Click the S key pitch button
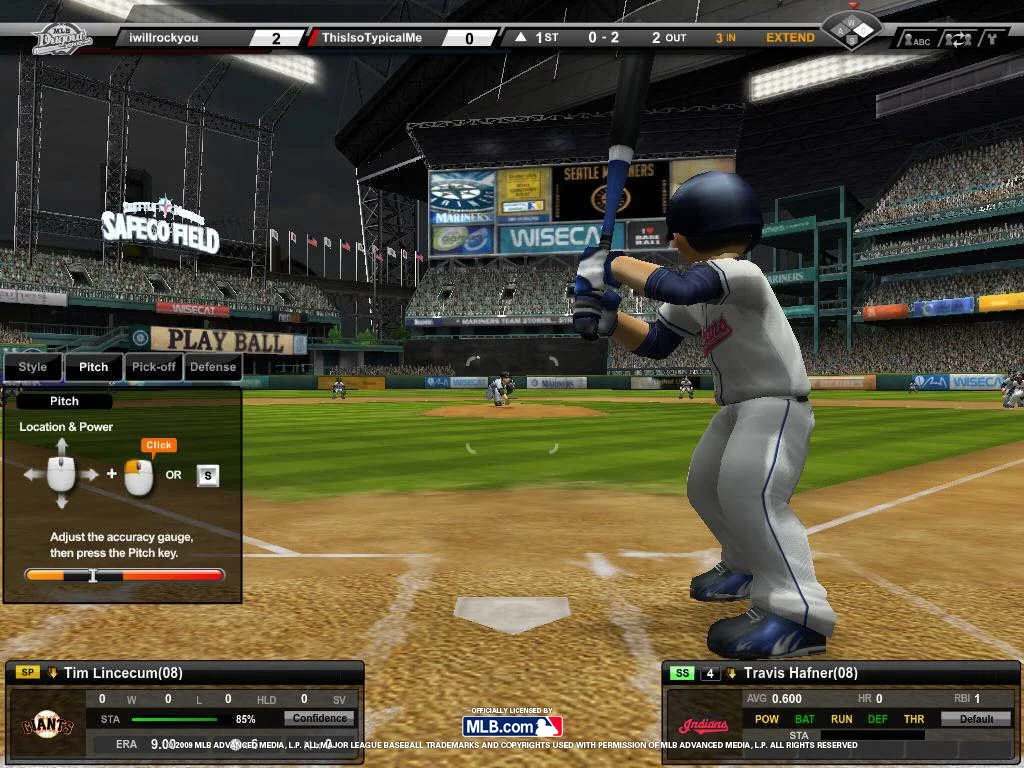Viewport: 1024px width, 768px height. coord(208,475)
